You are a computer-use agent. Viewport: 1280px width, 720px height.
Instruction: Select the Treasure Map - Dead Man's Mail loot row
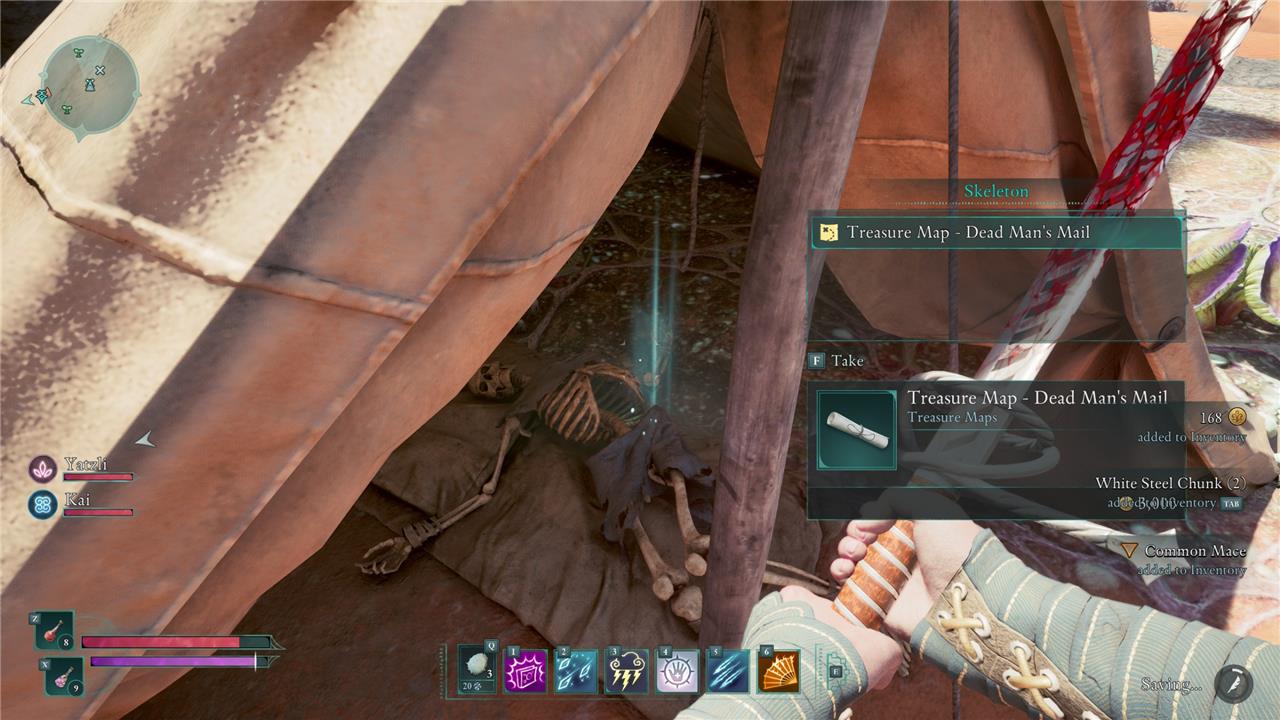995,233
